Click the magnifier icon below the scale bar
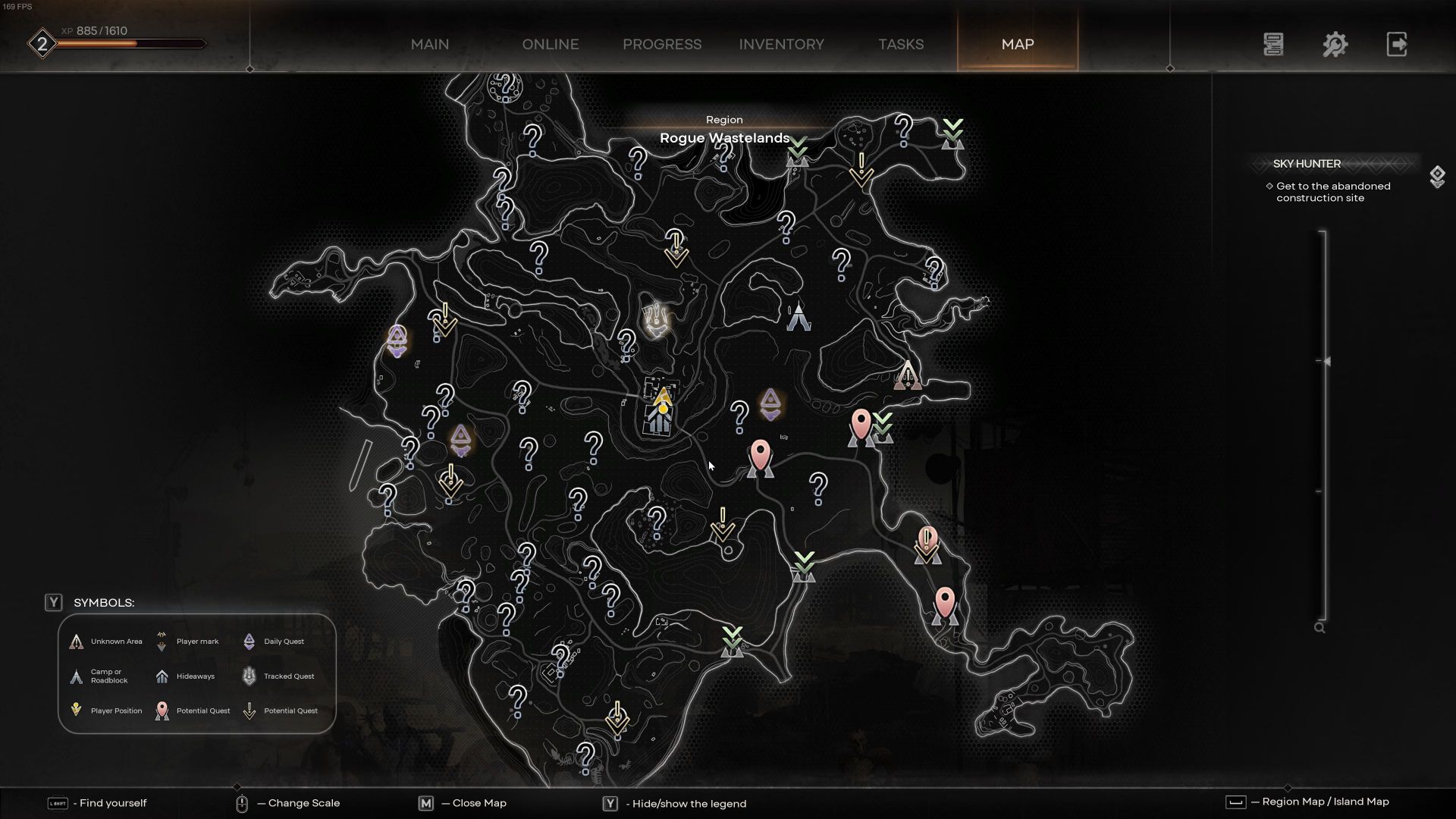This screenshot has width=1456, height=819. [1319, 628]
